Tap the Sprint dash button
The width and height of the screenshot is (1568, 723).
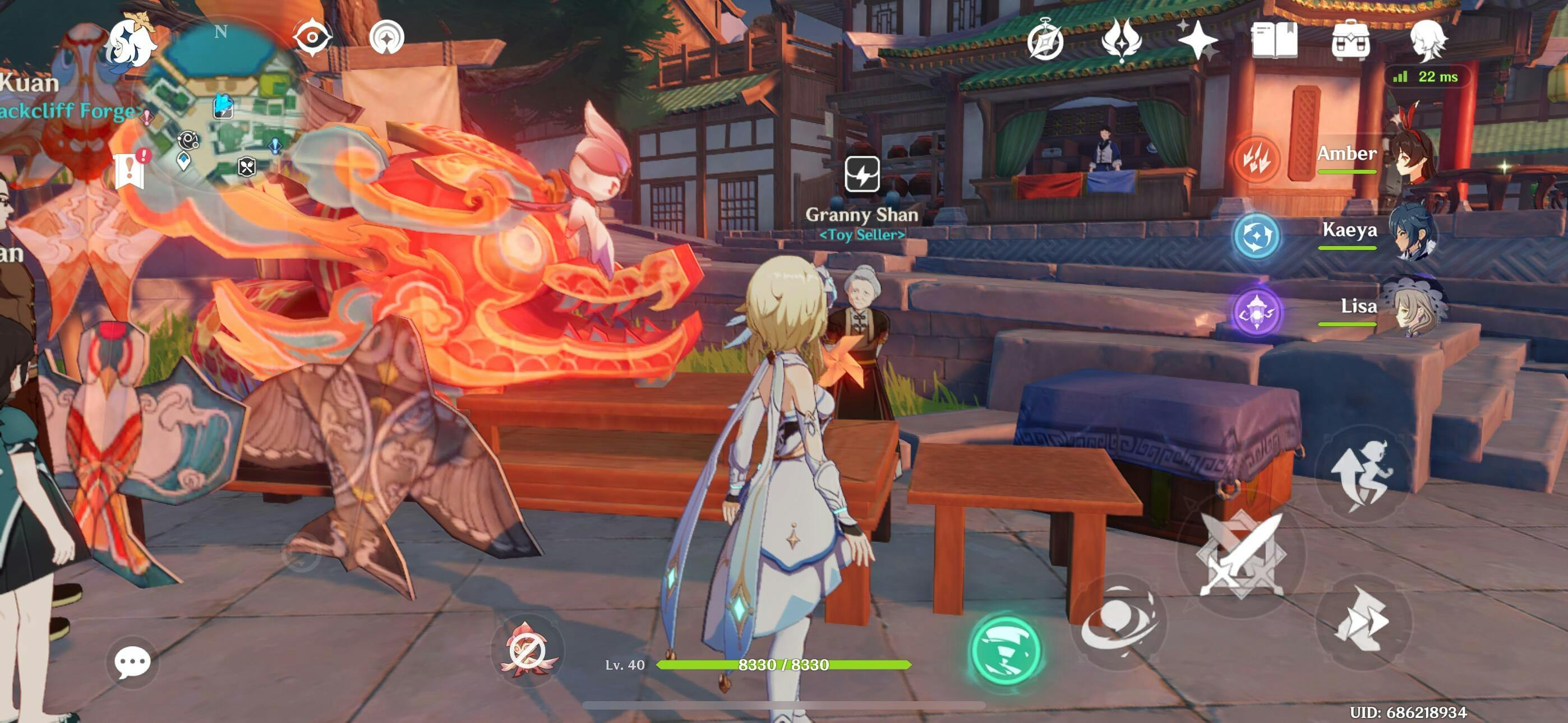(x=1363, y=622)
